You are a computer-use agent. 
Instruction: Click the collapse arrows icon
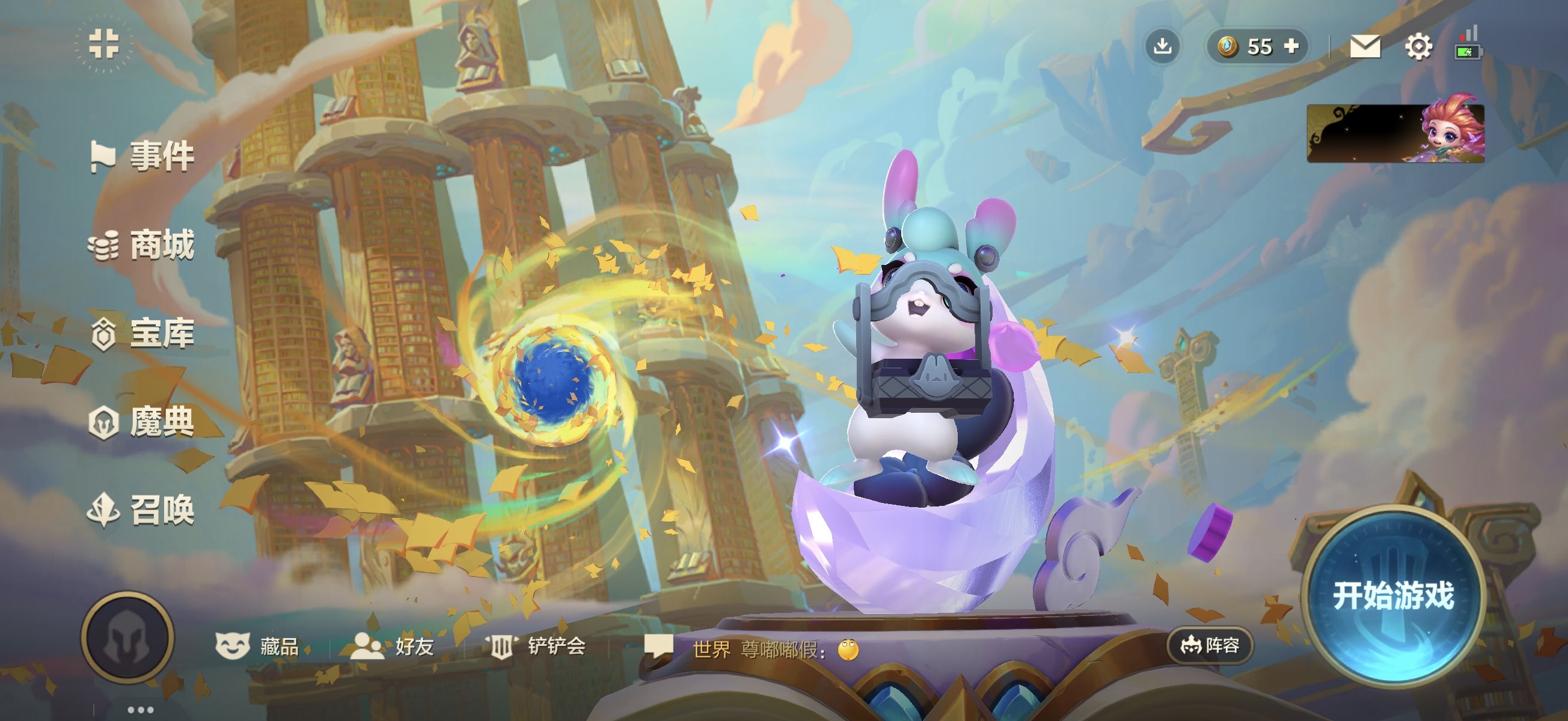103,44
